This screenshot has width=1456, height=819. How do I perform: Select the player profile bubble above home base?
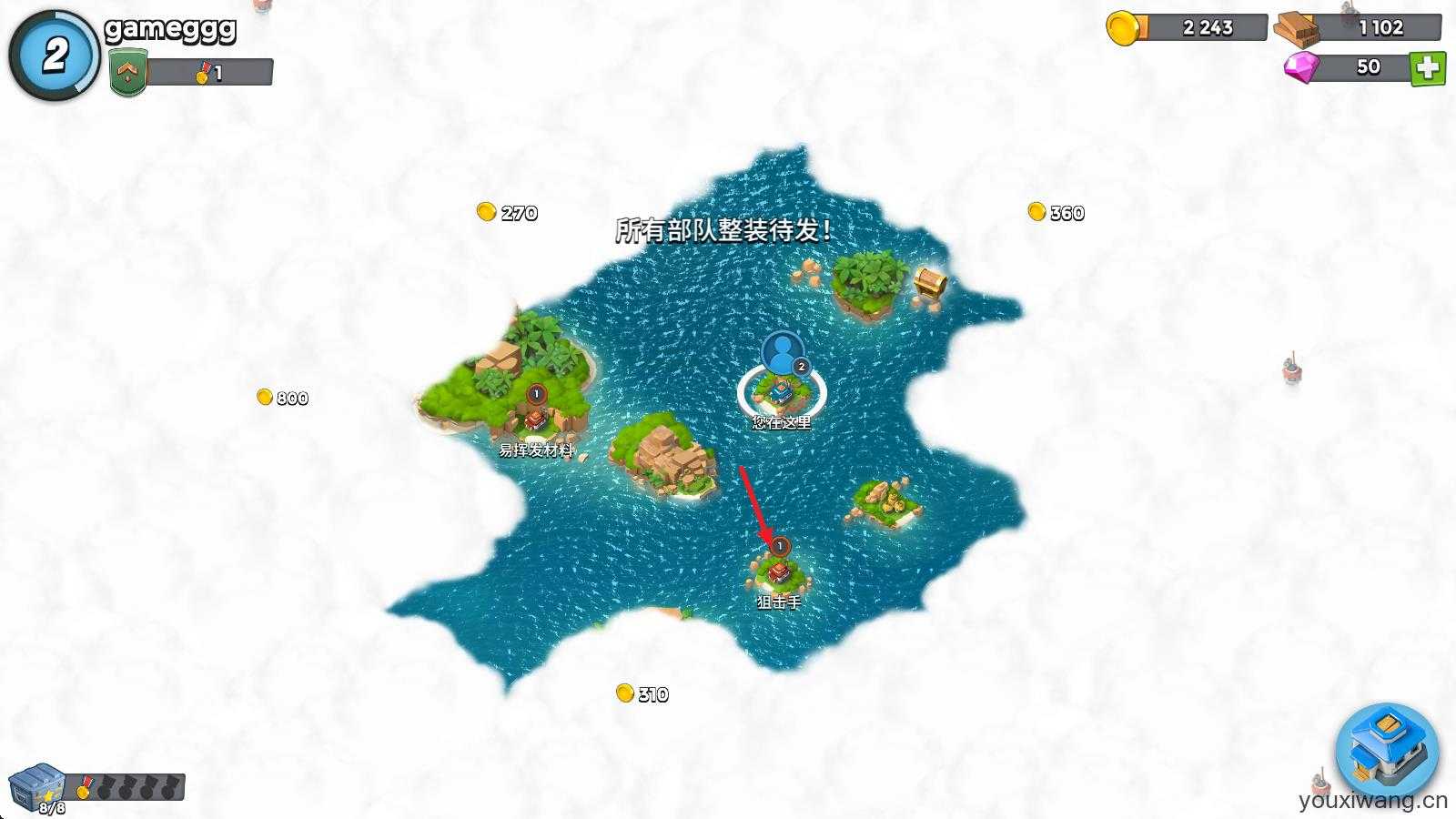pos(781,355)
